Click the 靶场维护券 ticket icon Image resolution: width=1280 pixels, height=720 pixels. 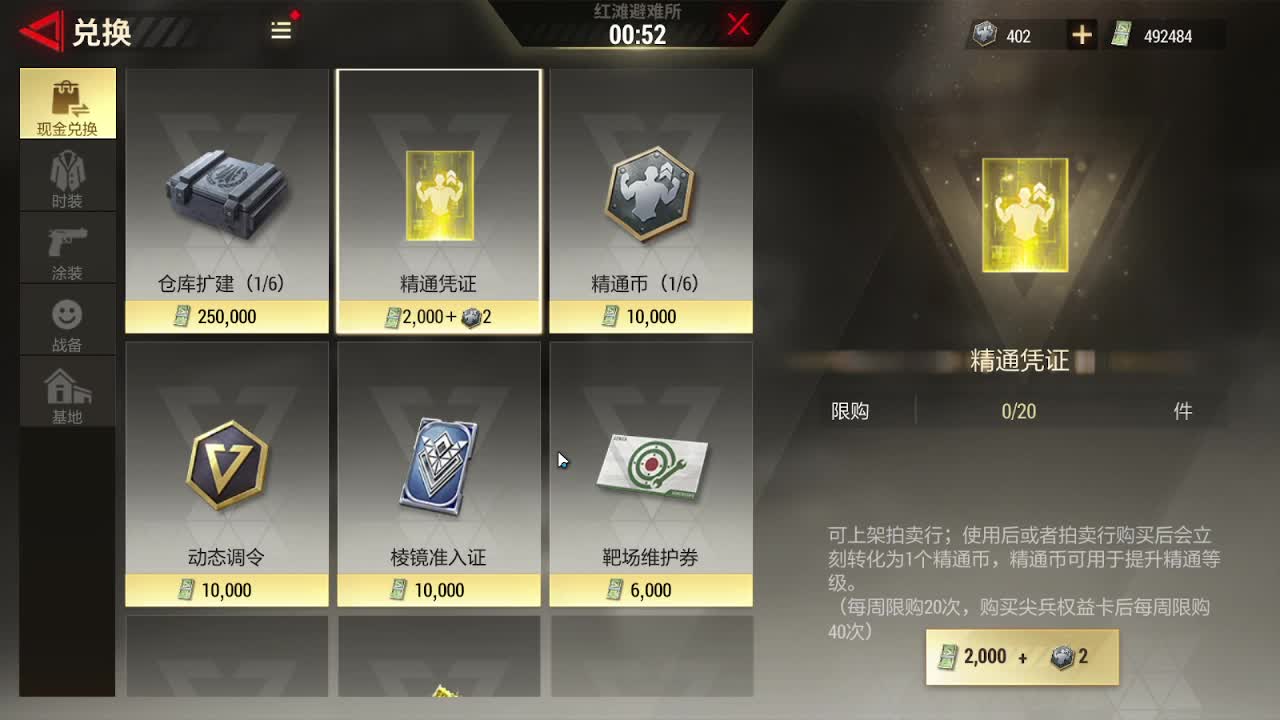[651, 465]
